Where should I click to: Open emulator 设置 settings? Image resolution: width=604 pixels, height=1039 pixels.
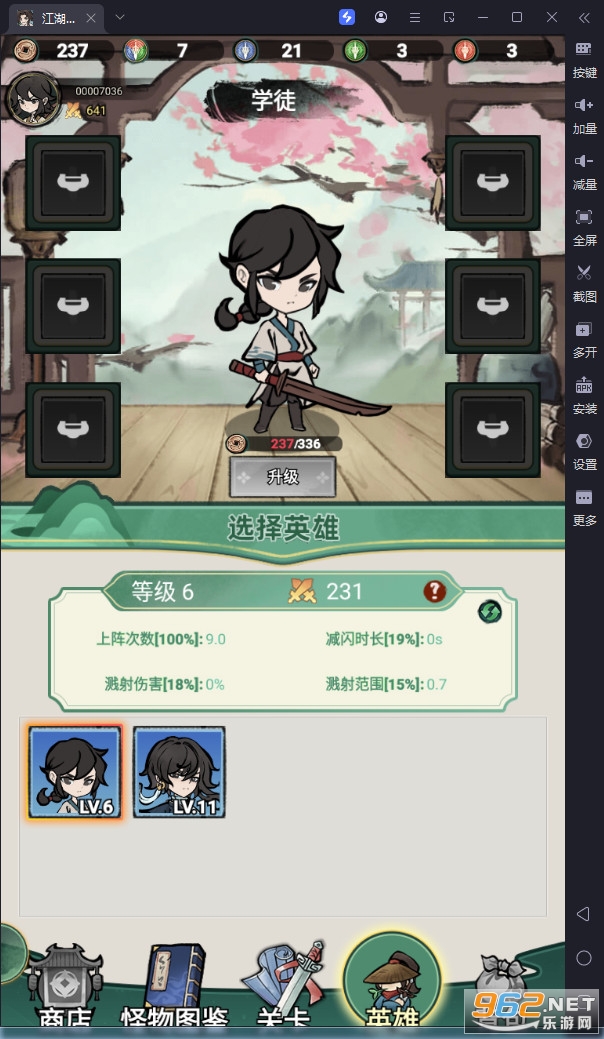tap(584, 449)
